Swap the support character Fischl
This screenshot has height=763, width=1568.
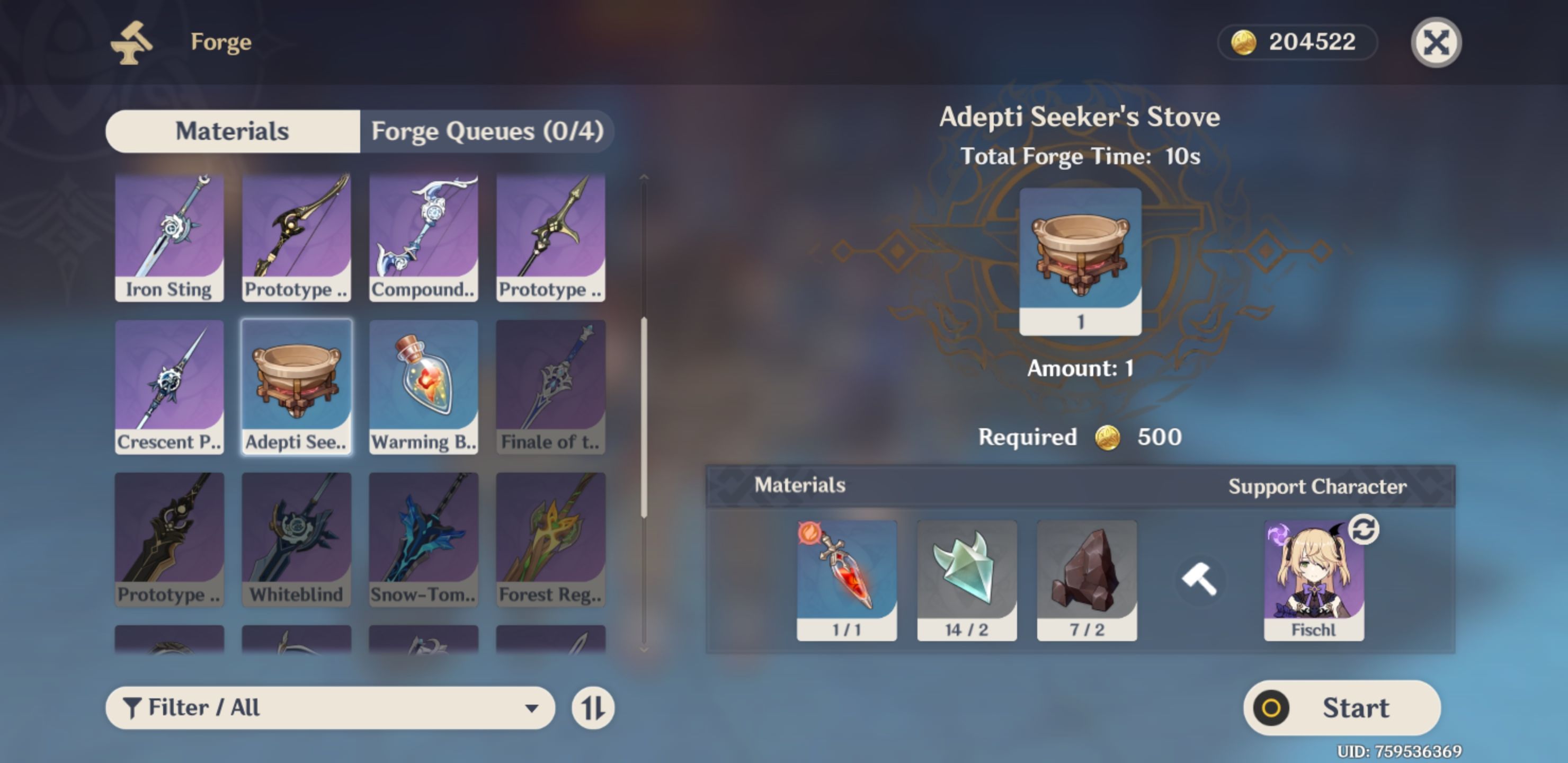point(1363,530)
